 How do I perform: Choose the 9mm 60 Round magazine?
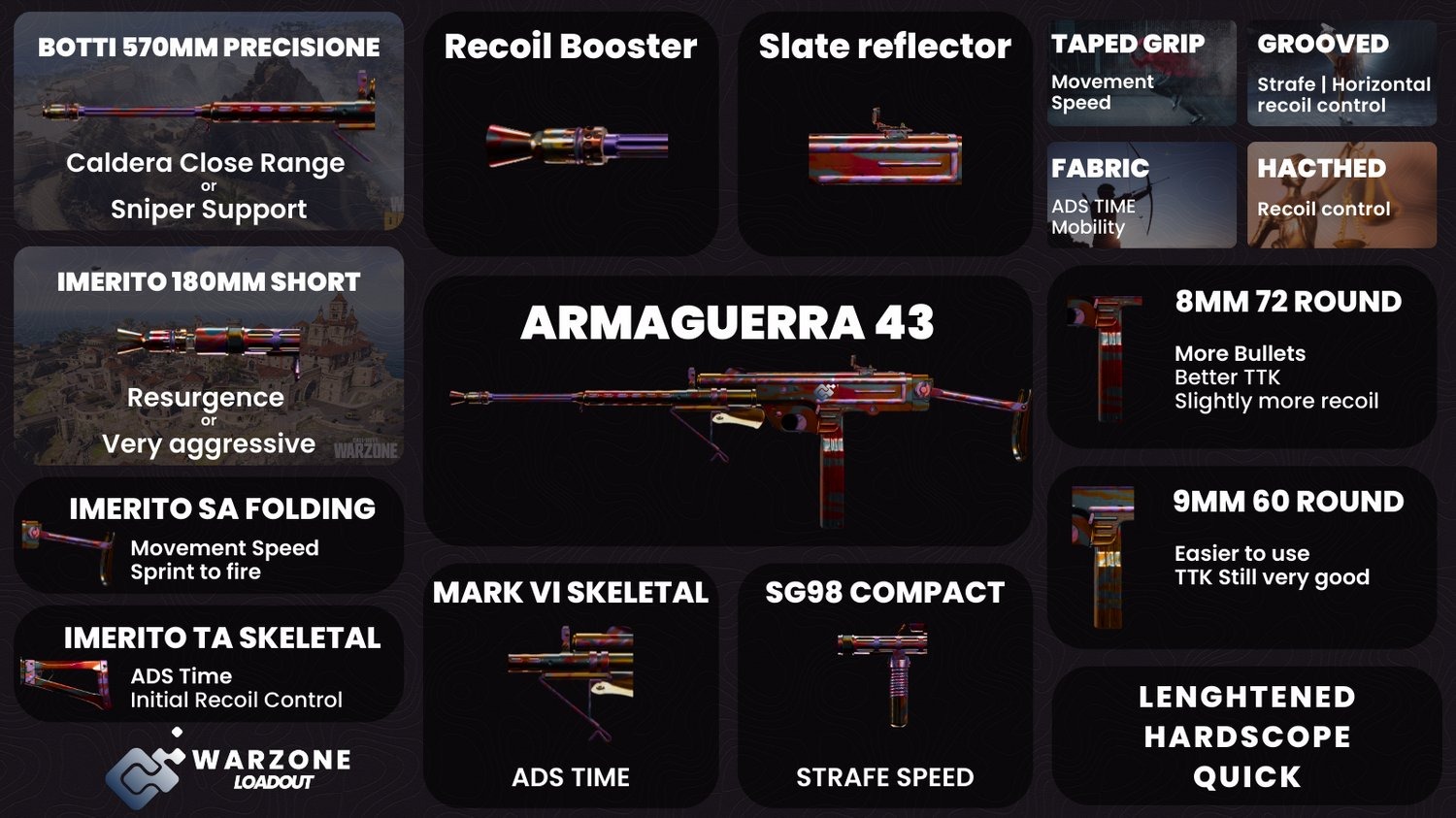coord(1241,557)
